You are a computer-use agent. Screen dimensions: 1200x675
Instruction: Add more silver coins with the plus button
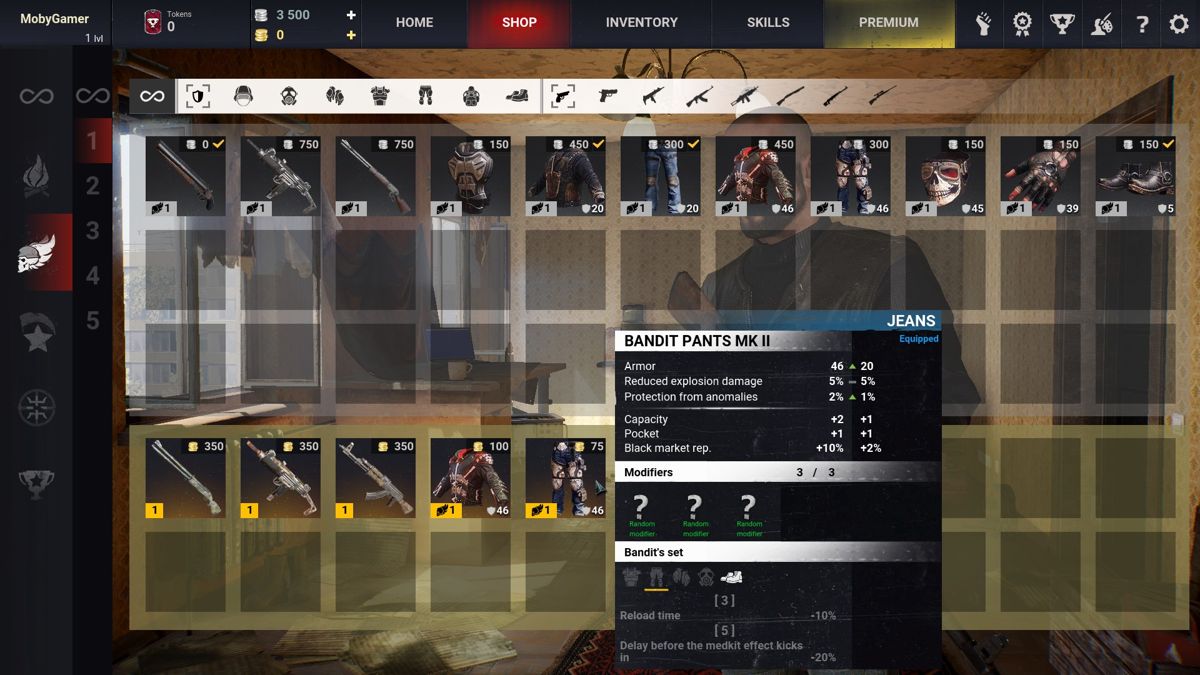351,15
